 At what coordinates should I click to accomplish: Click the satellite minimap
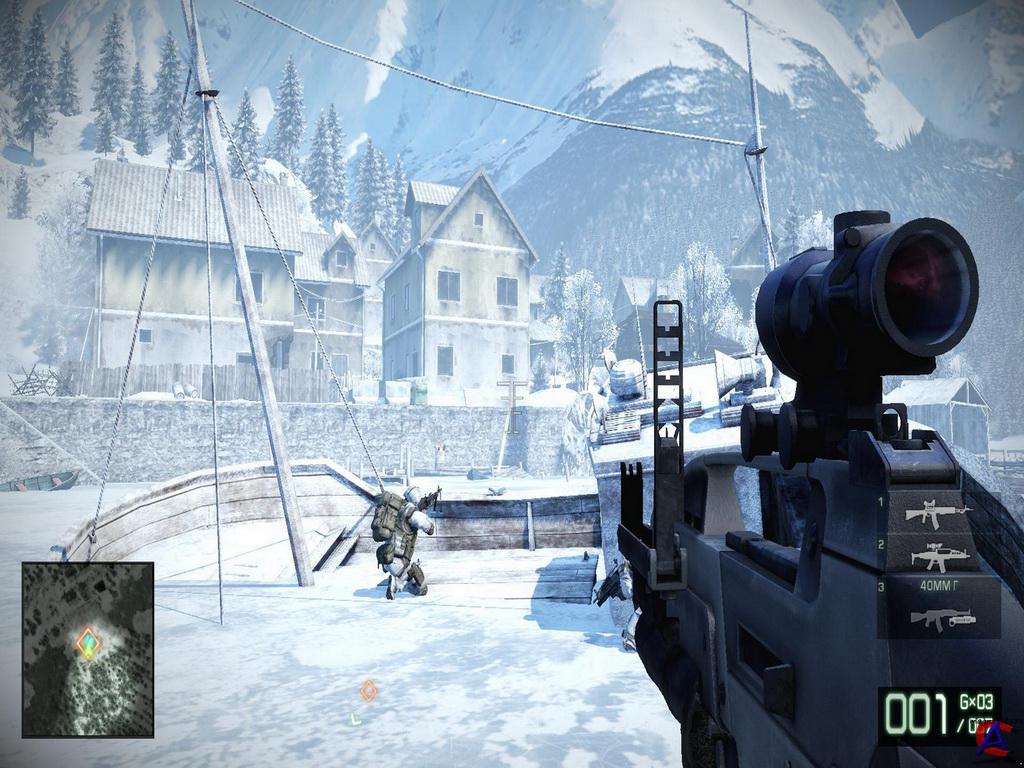tap(88, 649)
